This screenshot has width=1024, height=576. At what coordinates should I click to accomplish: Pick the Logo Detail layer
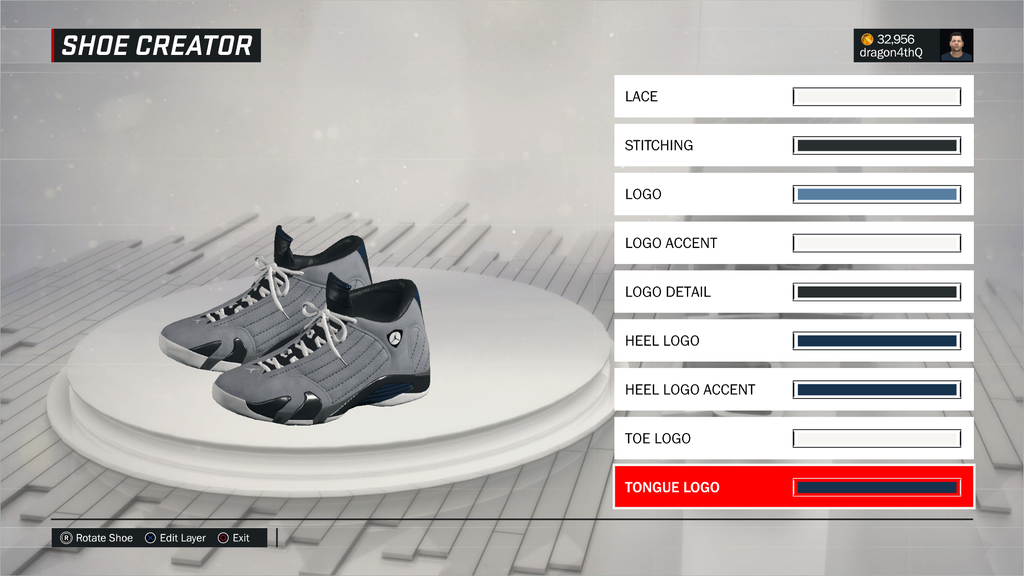(793, 292)
